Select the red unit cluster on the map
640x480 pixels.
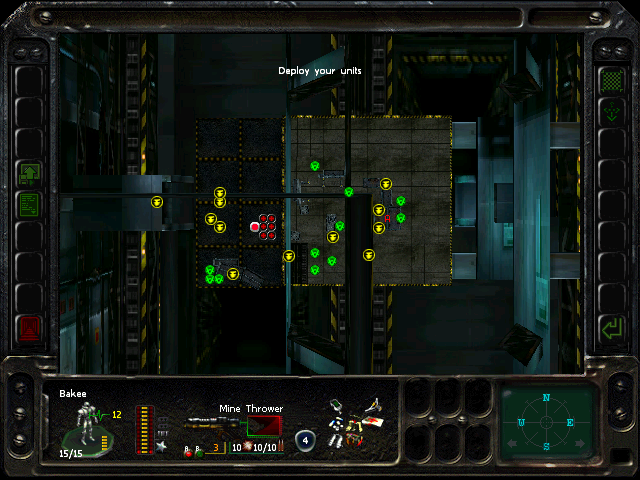coord(264,225)
